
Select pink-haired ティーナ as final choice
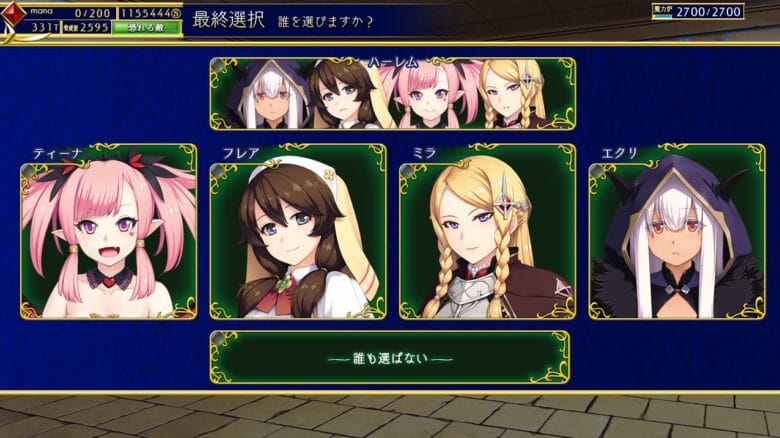pos(108,231)
